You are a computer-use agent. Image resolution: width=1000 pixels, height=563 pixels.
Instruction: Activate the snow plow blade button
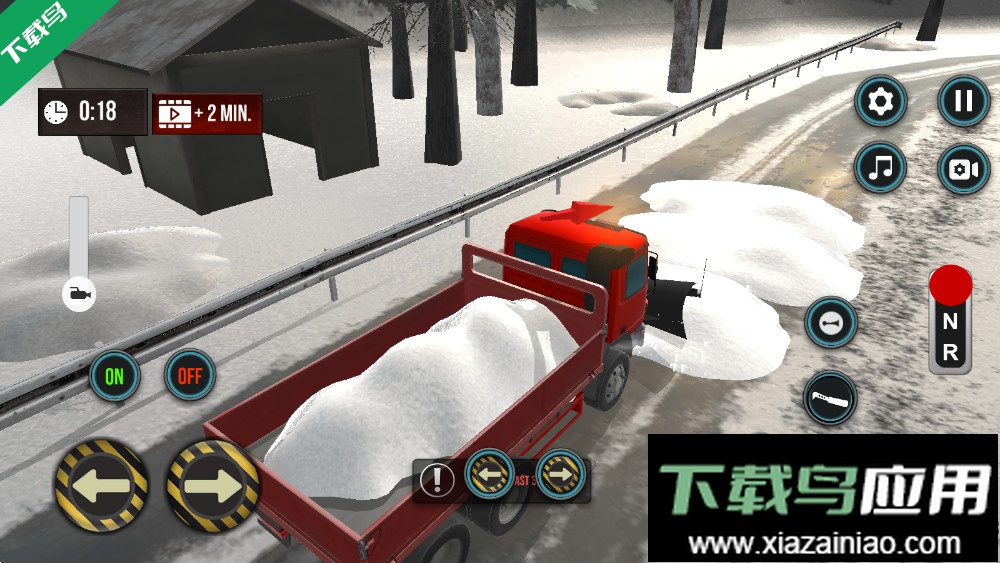pyautogui.click(x=831, y=397)
